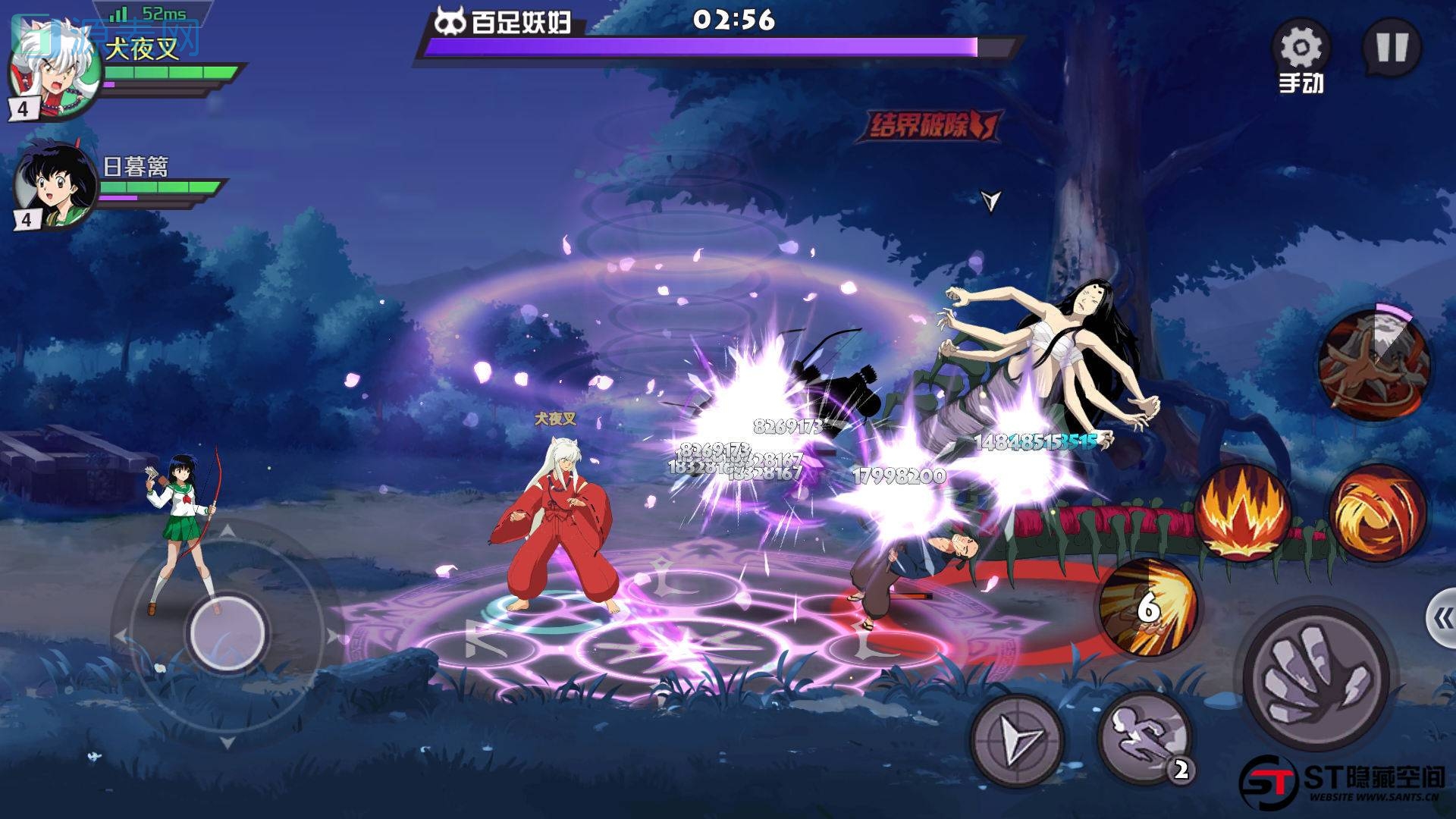Unleash the ultimate skill with demon portrait
This screenshot has height=819, width=1456.
click(x=1374, y=364)
